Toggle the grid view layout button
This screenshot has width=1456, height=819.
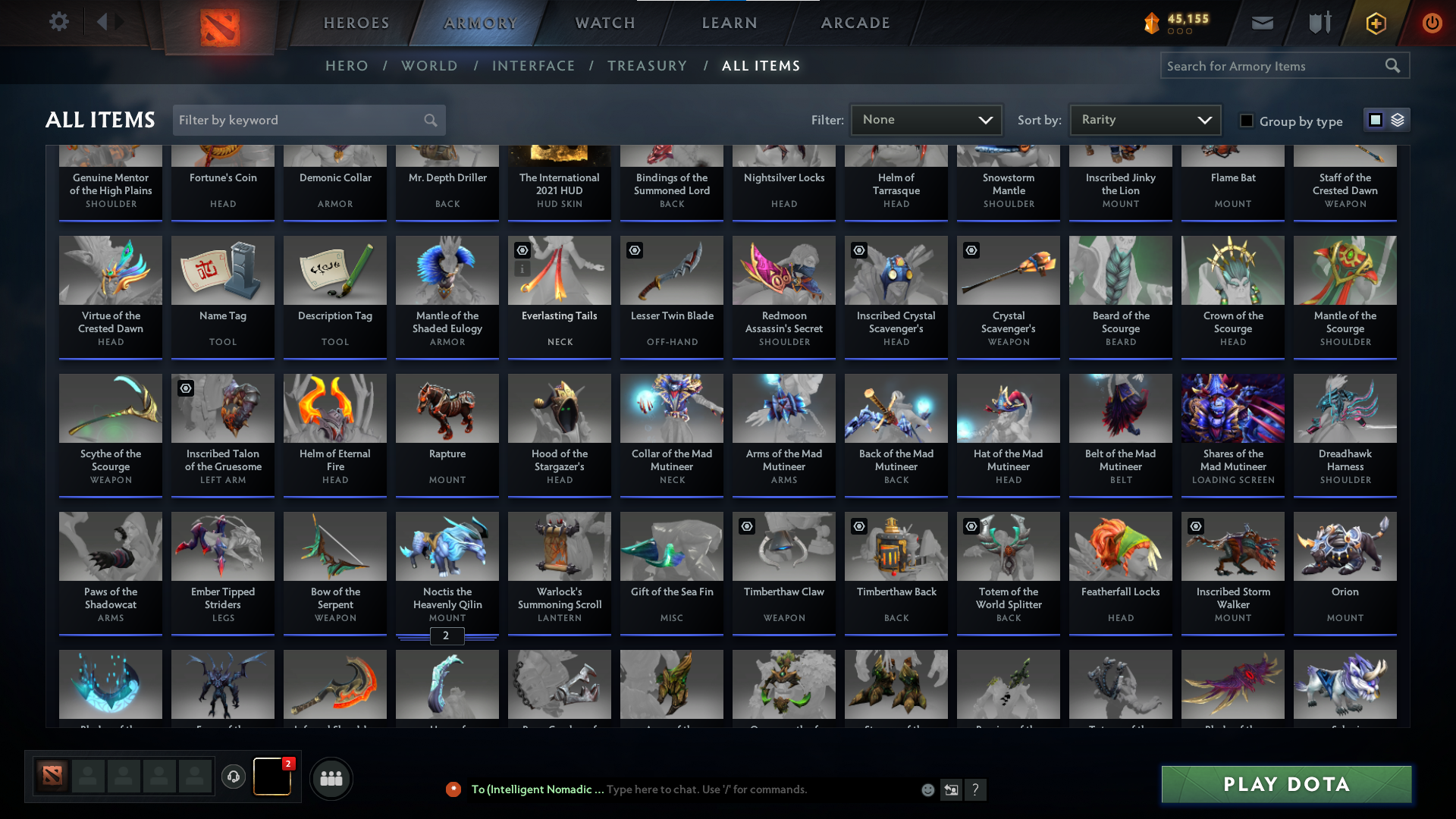tap(1376, 119)
